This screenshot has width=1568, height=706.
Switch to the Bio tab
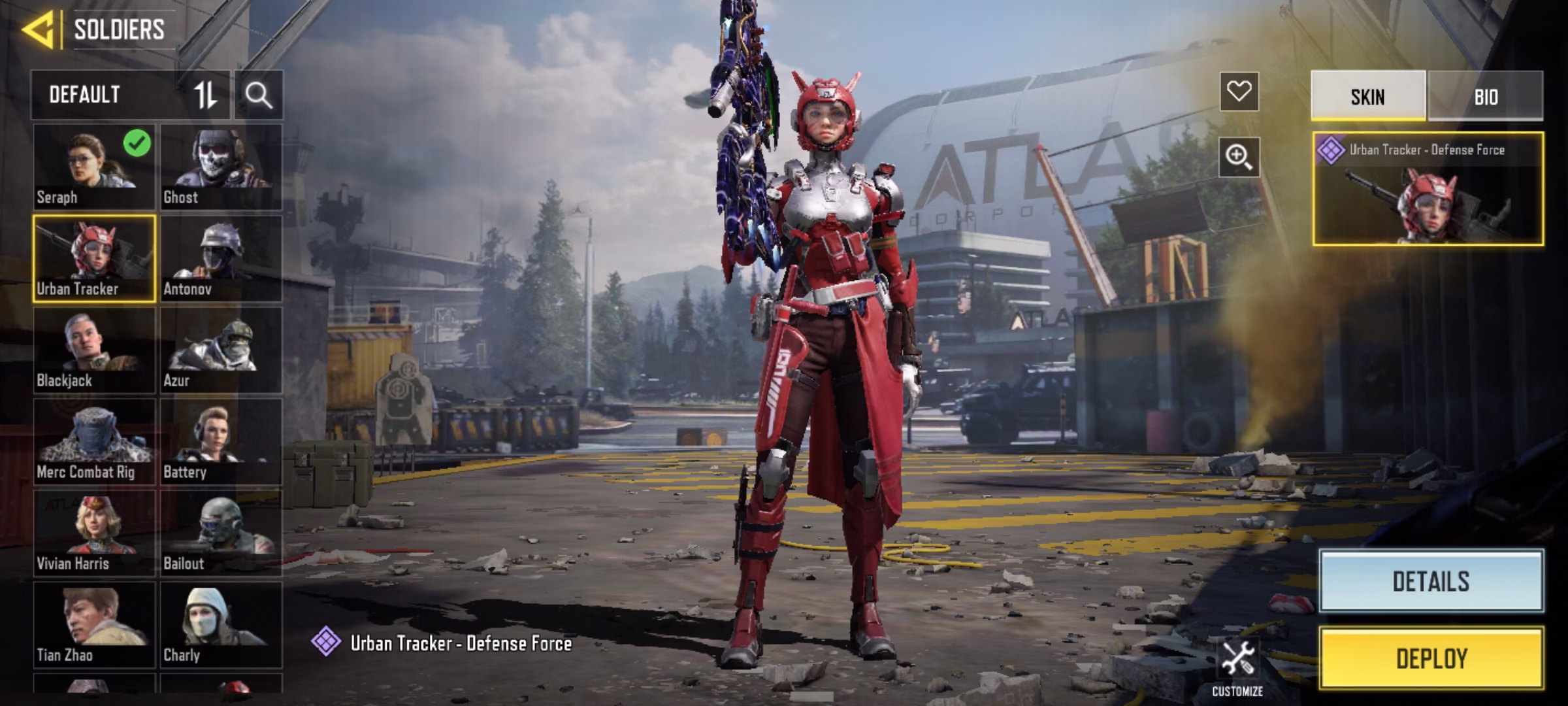pos(1486,97)
